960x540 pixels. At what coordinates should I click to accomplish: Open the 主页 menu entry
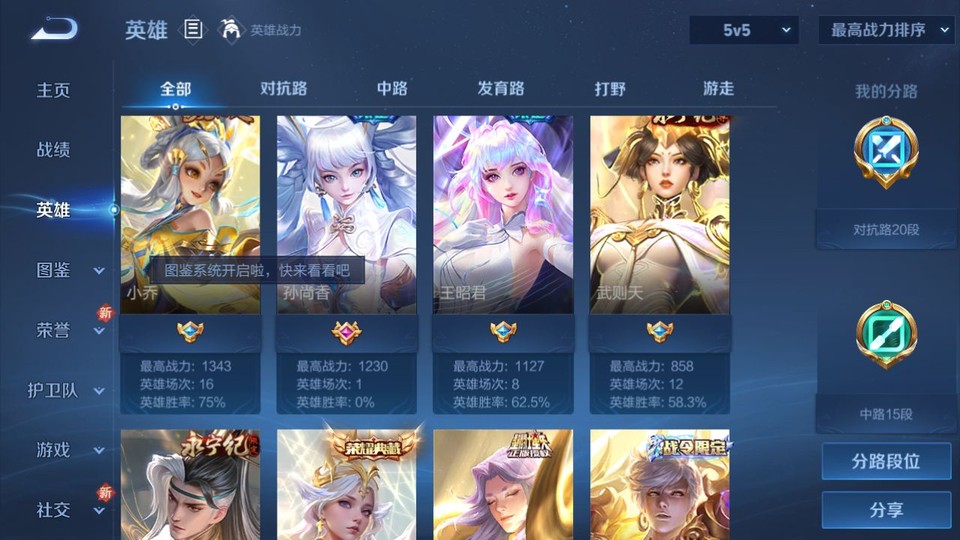coord(54,90)
